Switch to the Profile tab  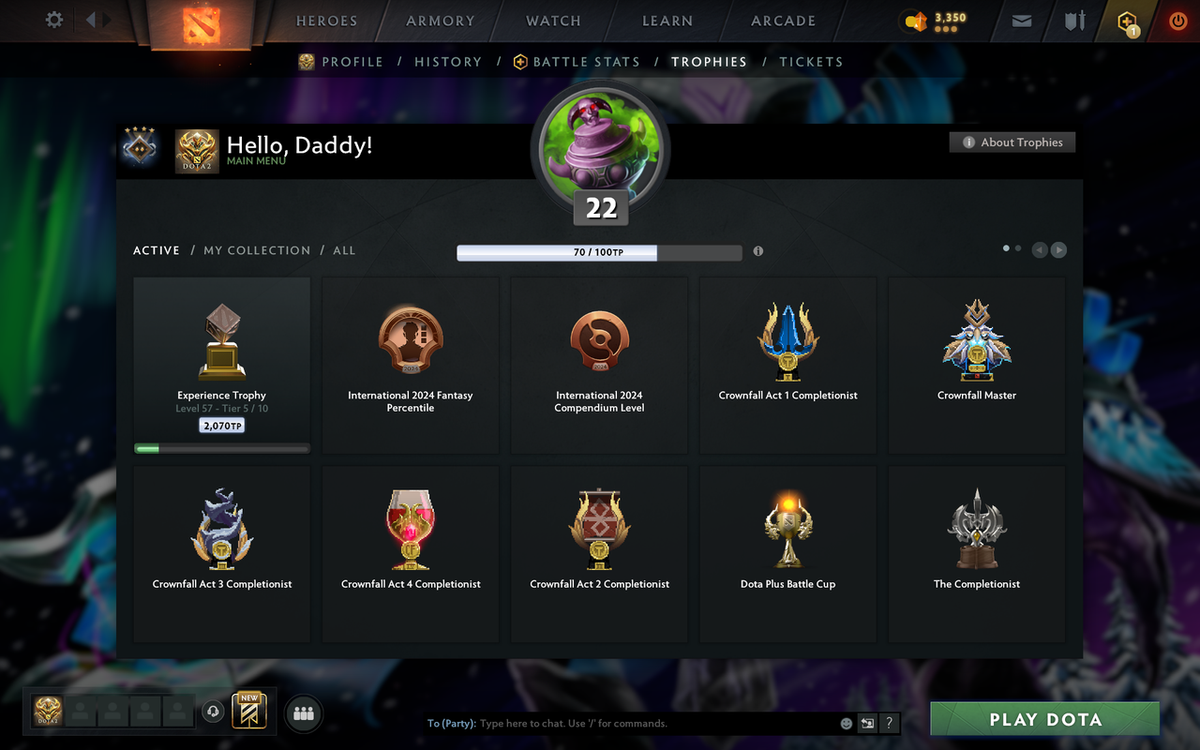coord(352,62)
